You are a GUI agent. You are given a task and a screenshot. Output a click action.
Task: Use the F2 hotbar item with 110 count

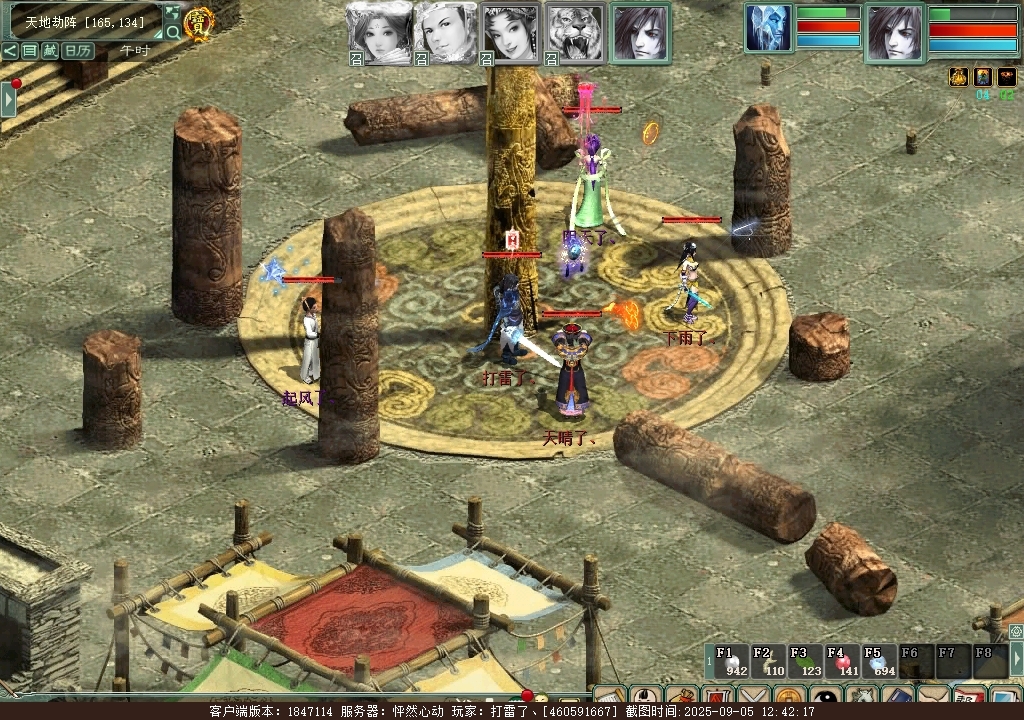pos(768,662)
